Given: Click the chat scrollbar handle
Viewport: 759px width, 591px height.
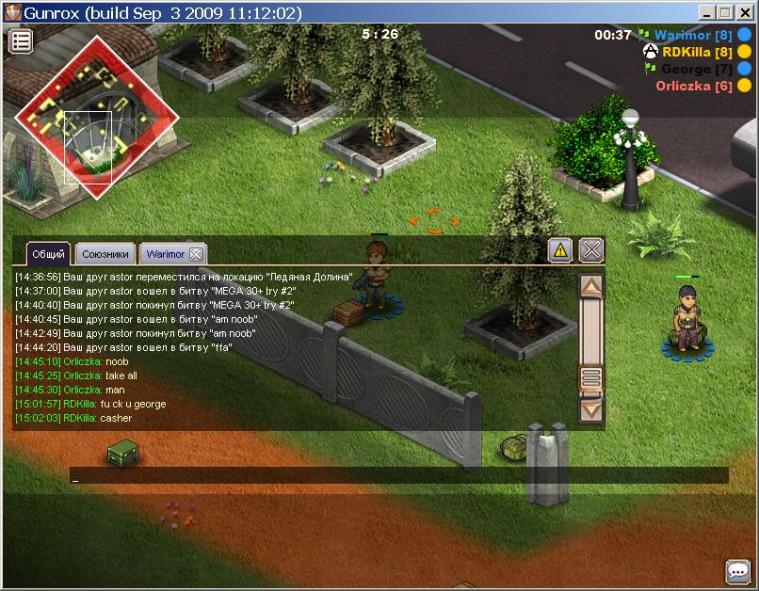Looking at the screenshot, I should (x=591, y=377).
